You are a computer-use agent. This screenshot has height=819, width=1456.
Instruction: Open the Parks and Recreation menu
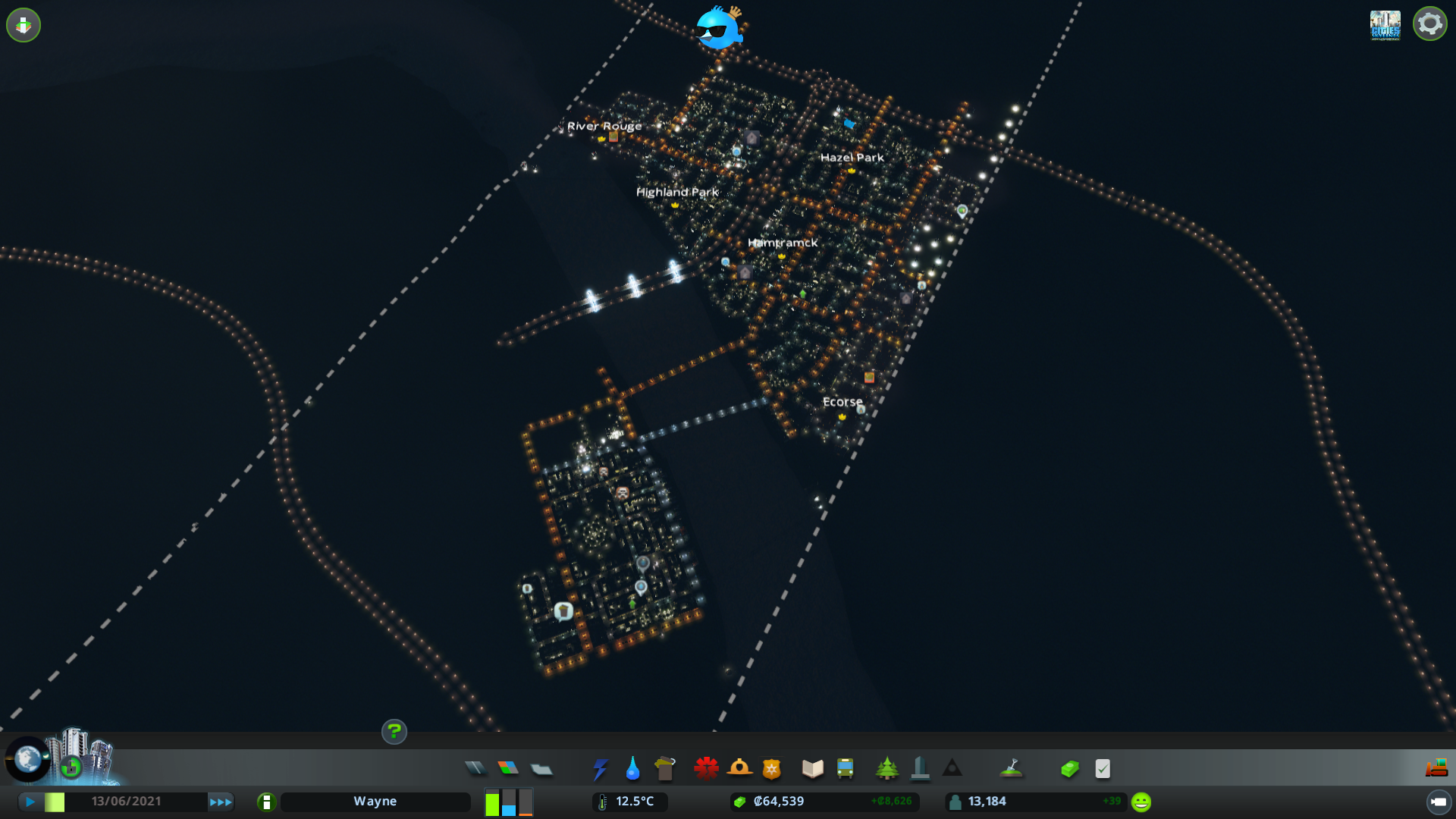point(888,768)
